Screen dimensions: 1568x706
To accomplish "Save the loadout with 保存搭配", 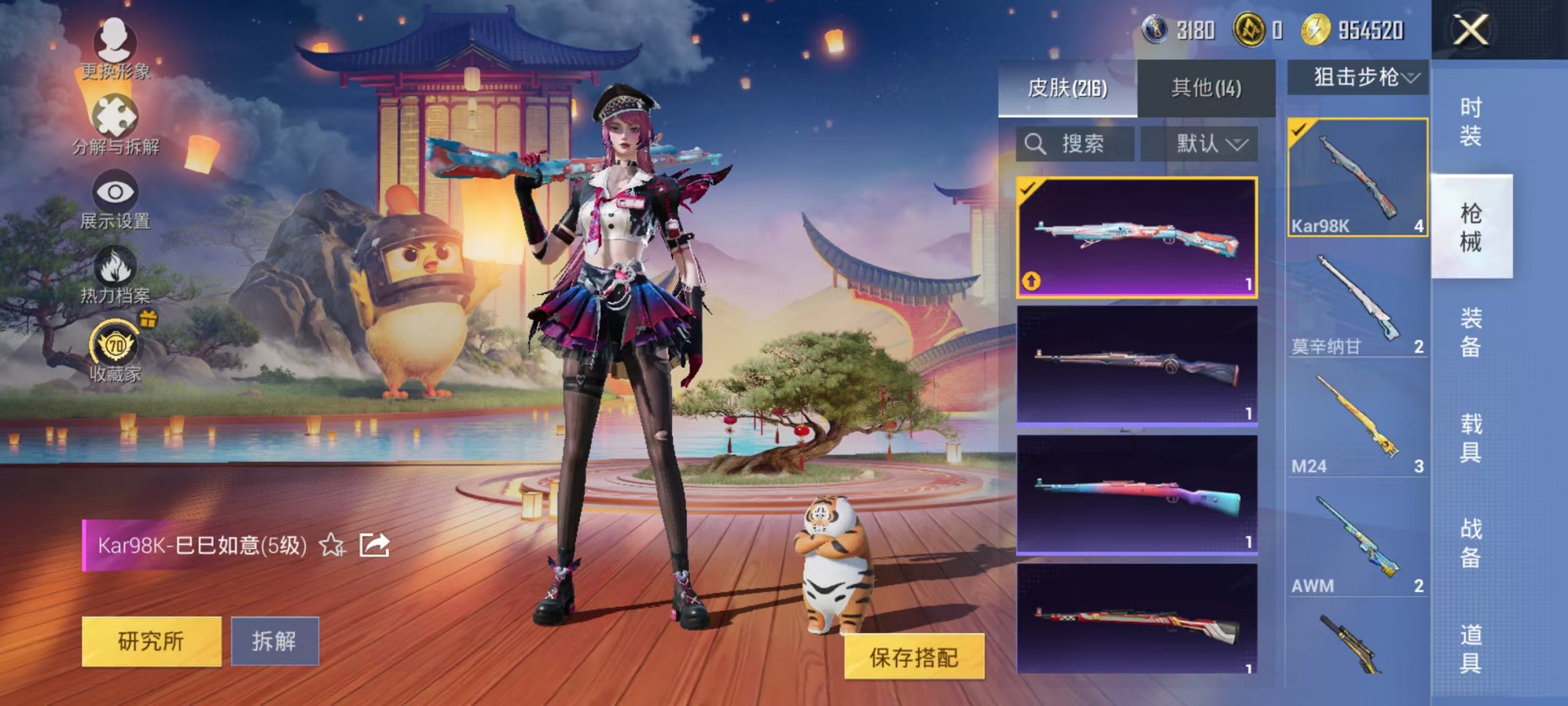I will [913, 657].
